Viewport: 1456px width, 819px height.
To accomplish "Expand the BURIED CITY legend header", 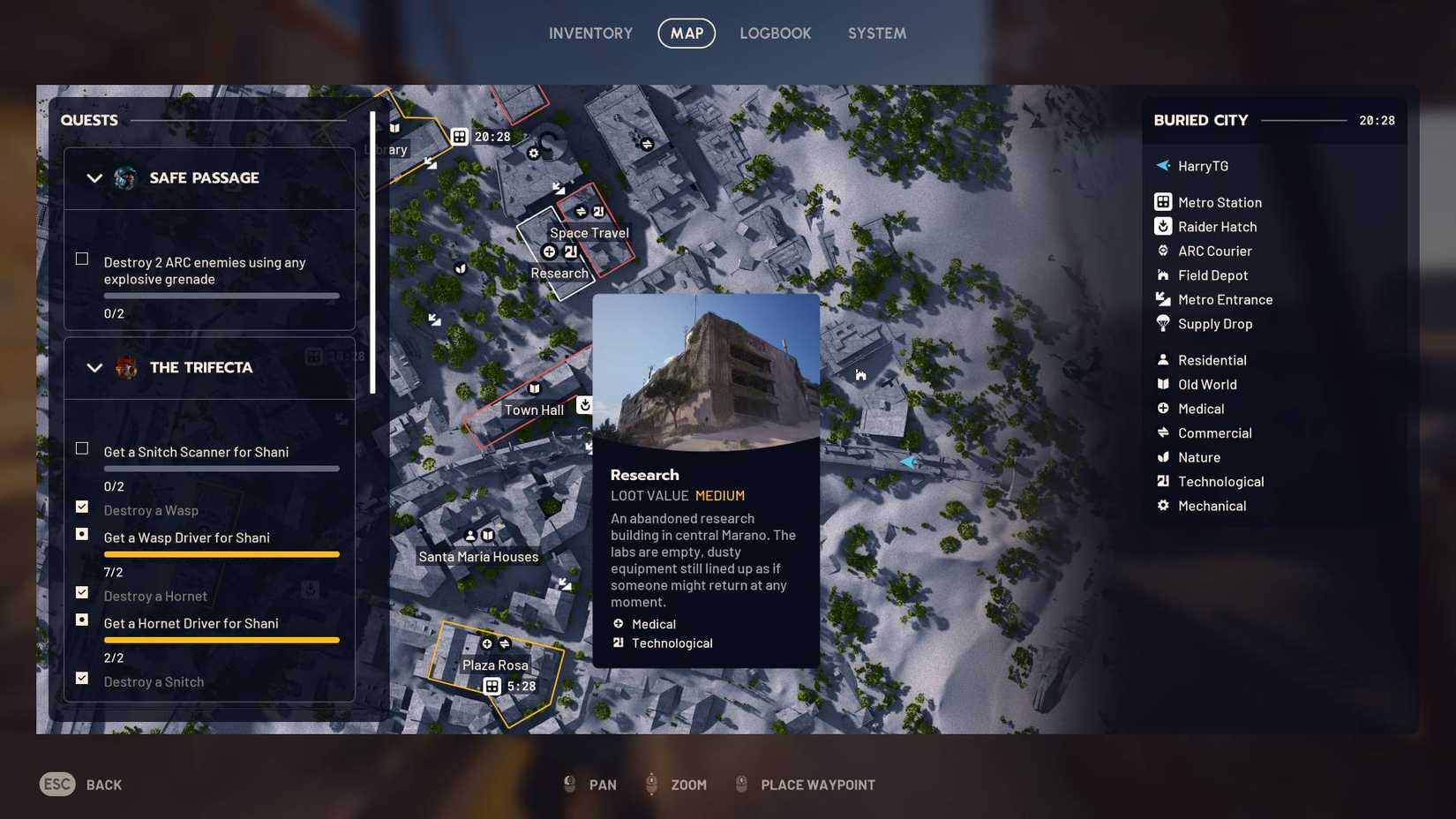I will 1200,120.
